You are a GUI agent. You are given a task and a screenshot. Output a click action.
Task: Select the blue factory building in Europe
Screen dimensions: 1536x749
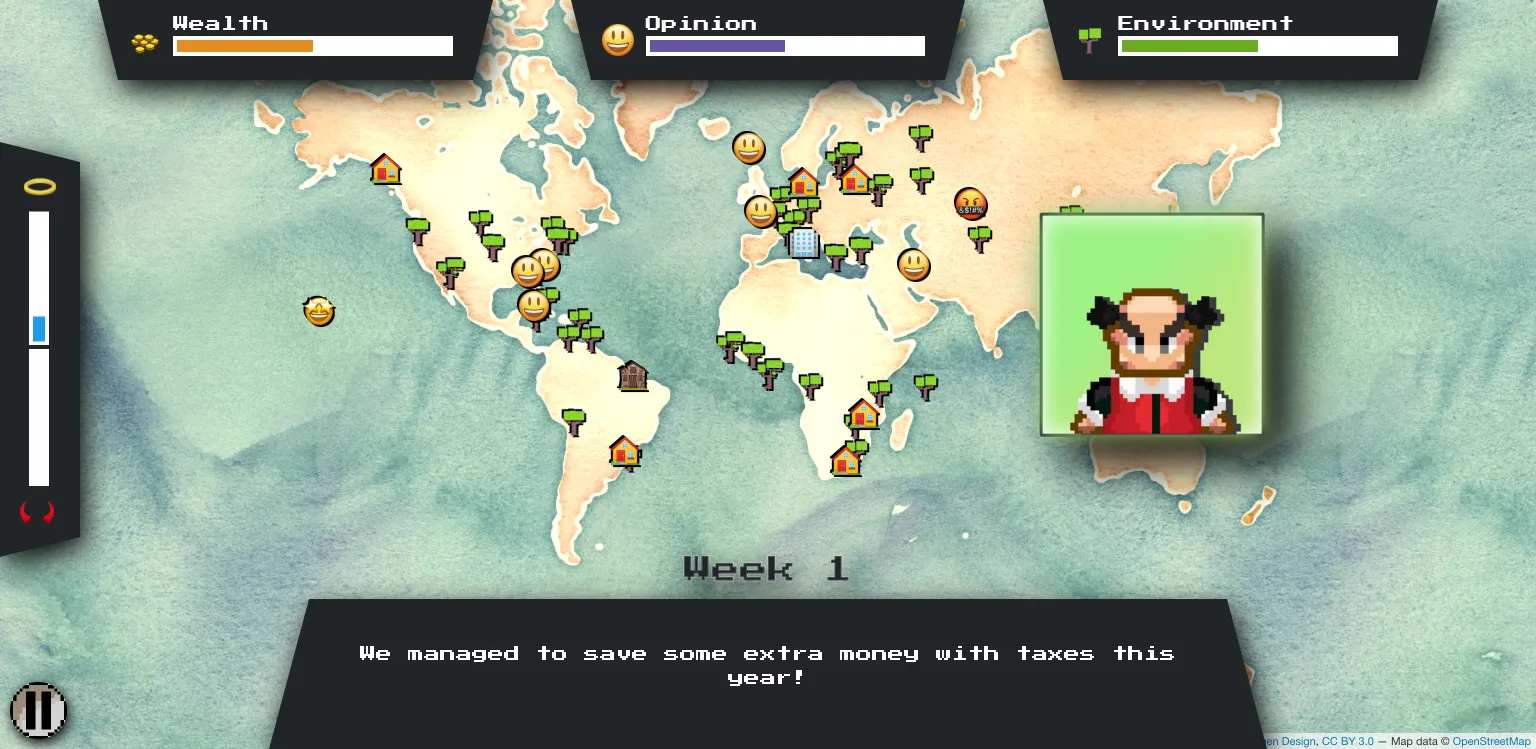pos(804,243)
